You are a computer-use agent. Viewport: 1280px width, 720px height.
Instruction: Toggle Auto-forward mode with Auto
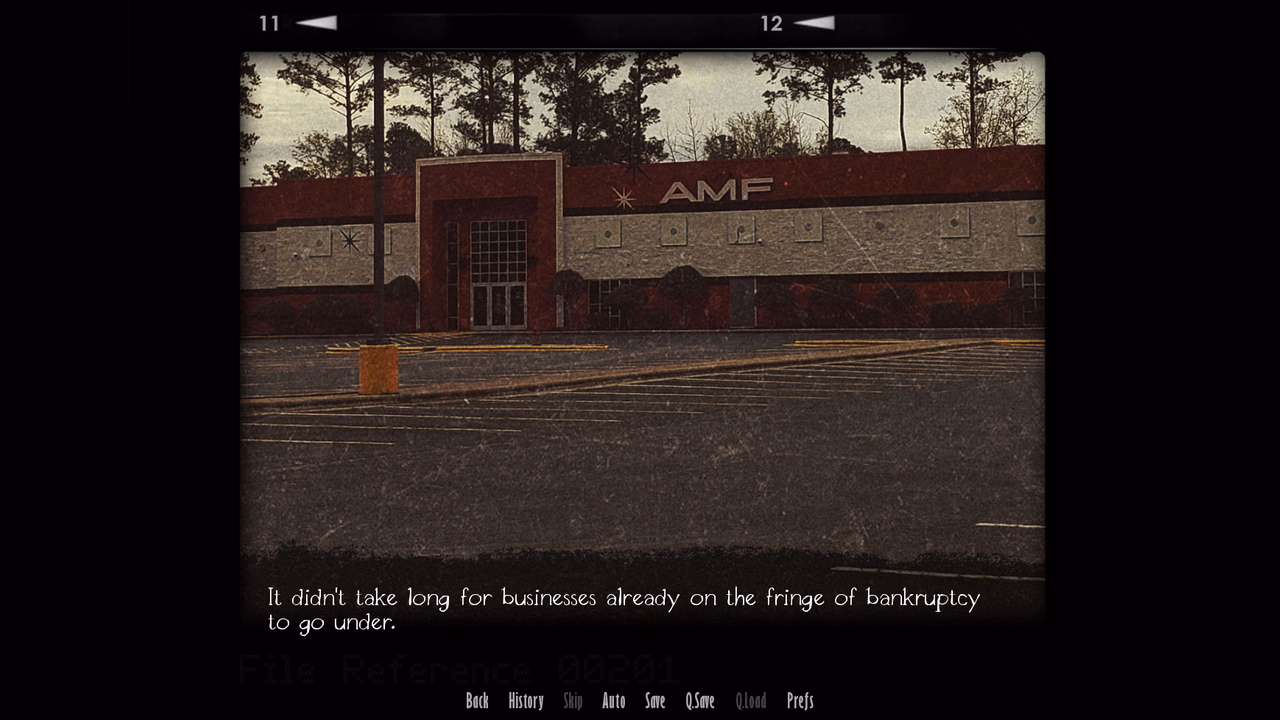(x=613, y=701)
